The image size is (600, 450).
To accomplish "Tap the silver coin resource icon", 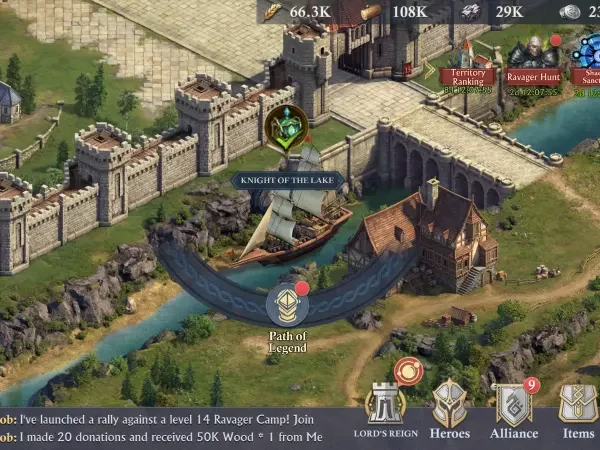I will (569, 11).
